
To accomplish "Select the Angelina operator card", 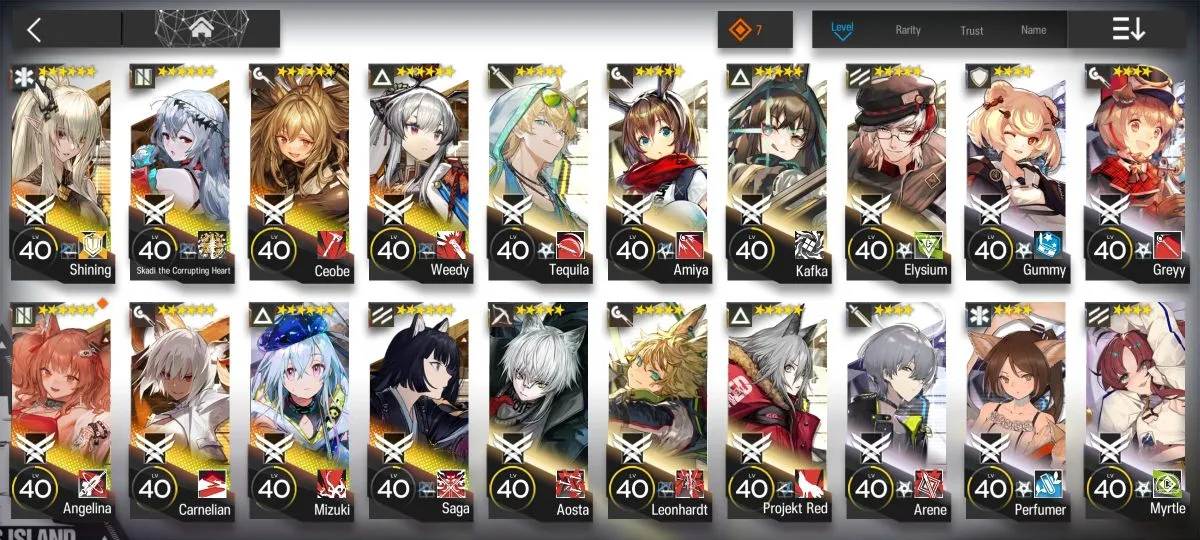I will point(60,410).
